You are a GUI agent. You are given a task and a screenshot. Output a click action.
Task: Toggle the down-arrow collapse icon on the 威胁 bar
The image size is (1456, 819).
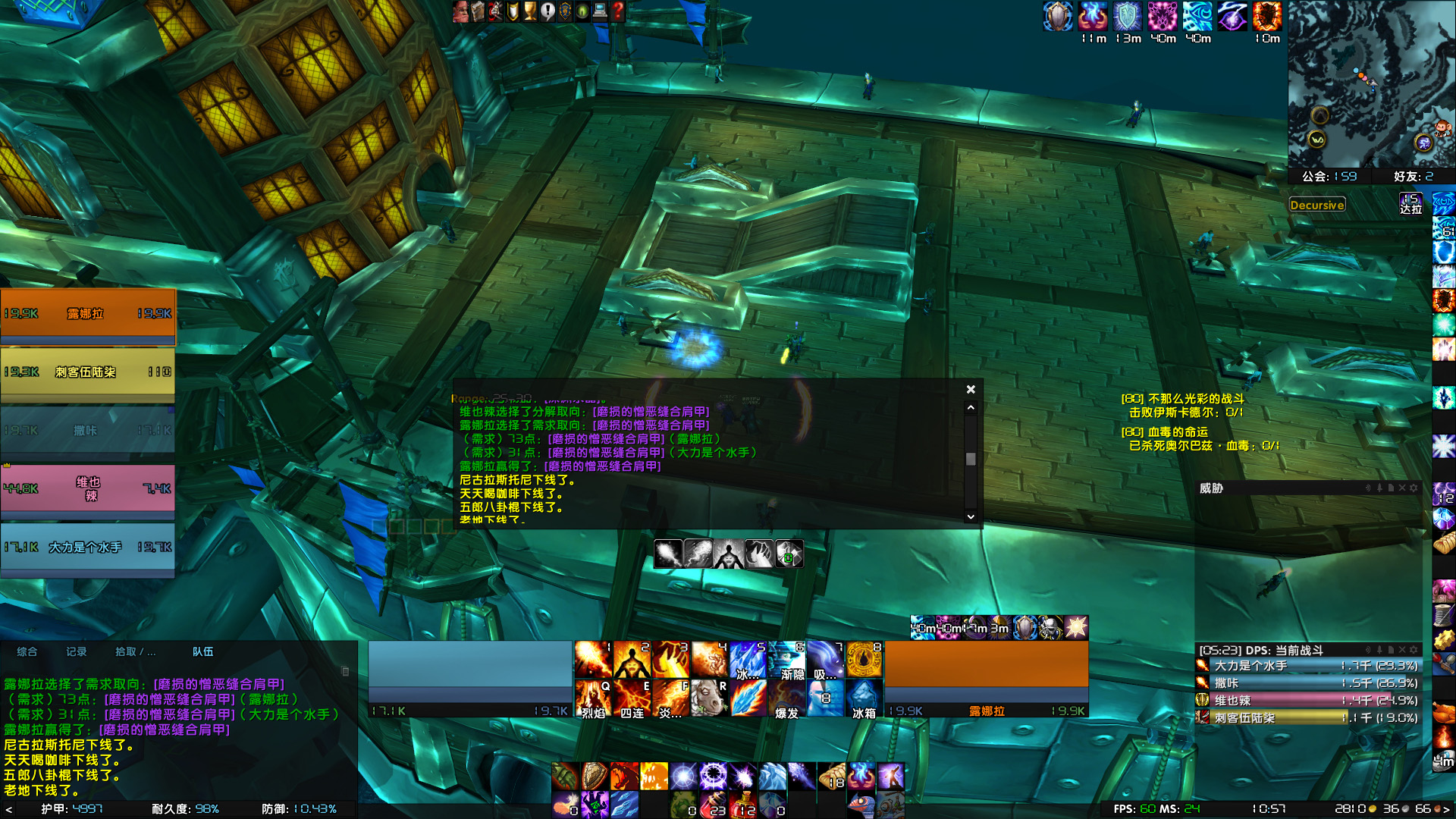pos(1379,488)
